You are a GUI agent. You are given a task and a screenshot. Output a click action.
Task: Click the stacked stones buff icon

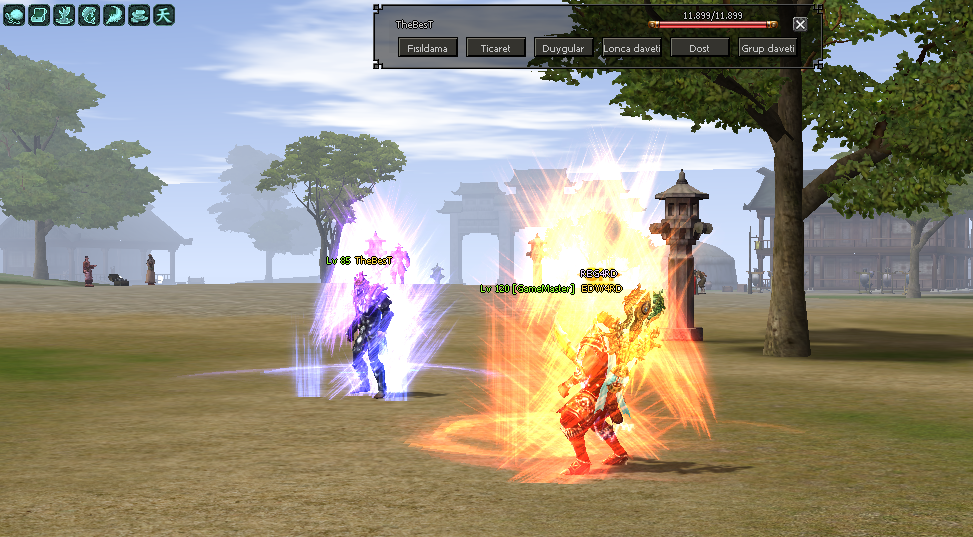(x=140, y=14)
